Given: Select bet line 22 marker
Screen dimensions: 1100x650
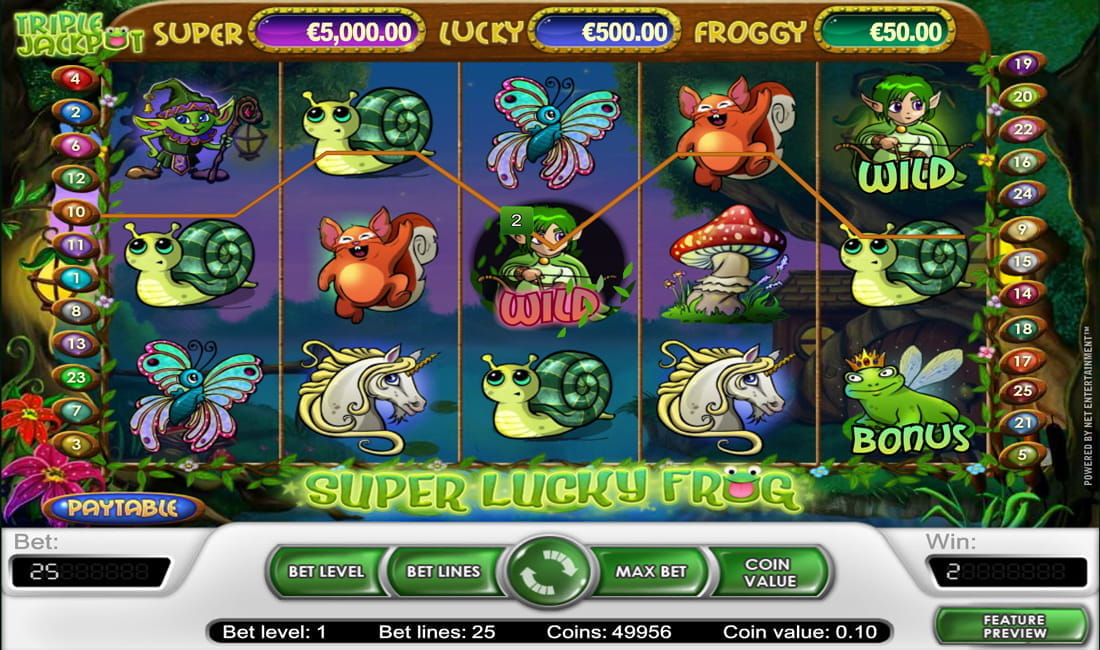Looking at the screenshot, I should click(x=1022, y=129).
